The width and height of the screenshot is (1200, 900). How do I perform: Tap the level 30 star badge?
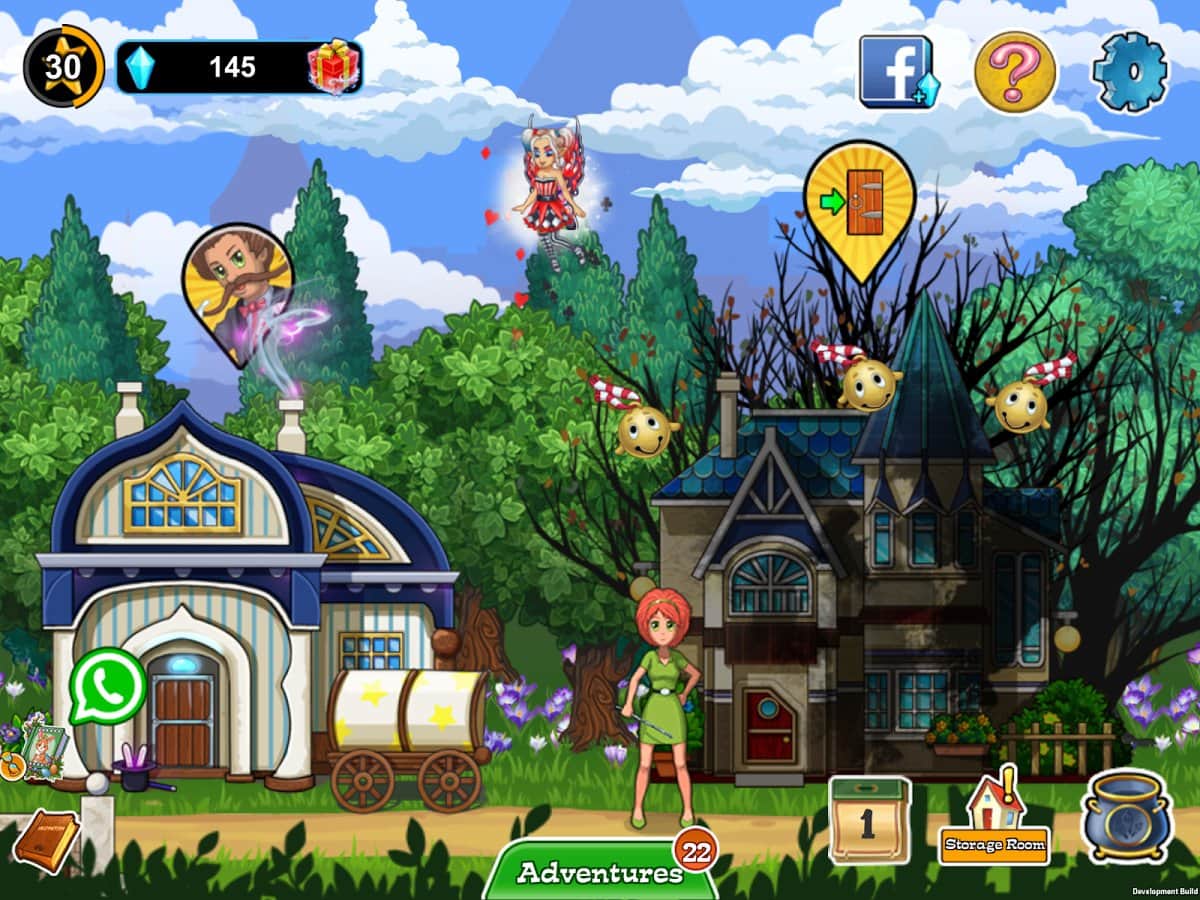[x=63, y=67]
